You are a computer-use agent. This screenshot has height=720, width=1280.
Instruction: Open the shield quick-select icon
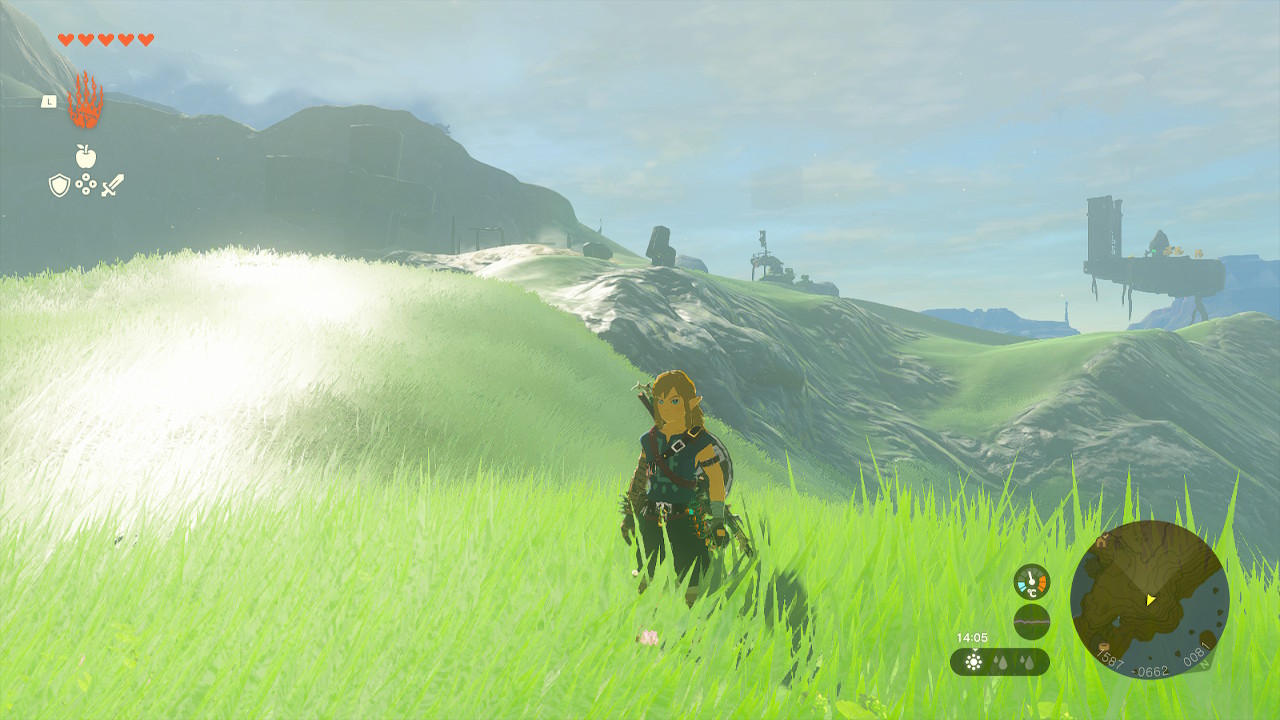pyautogui.click(x=59, y=185)
